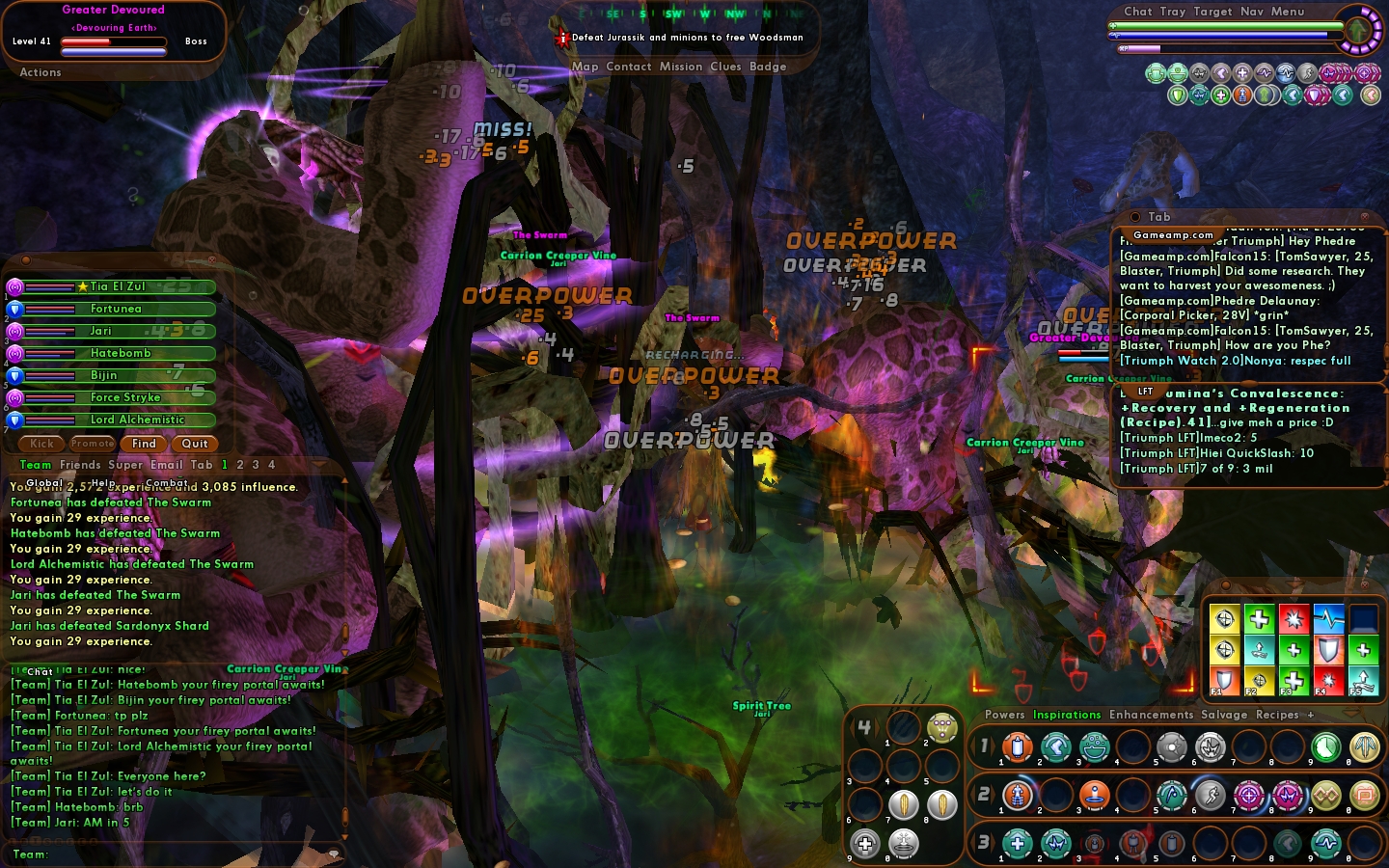Image resolution: width=1389 pixels, height=868 pixels.
Task: Open the Contact list
Action: [x=629, y=67]
